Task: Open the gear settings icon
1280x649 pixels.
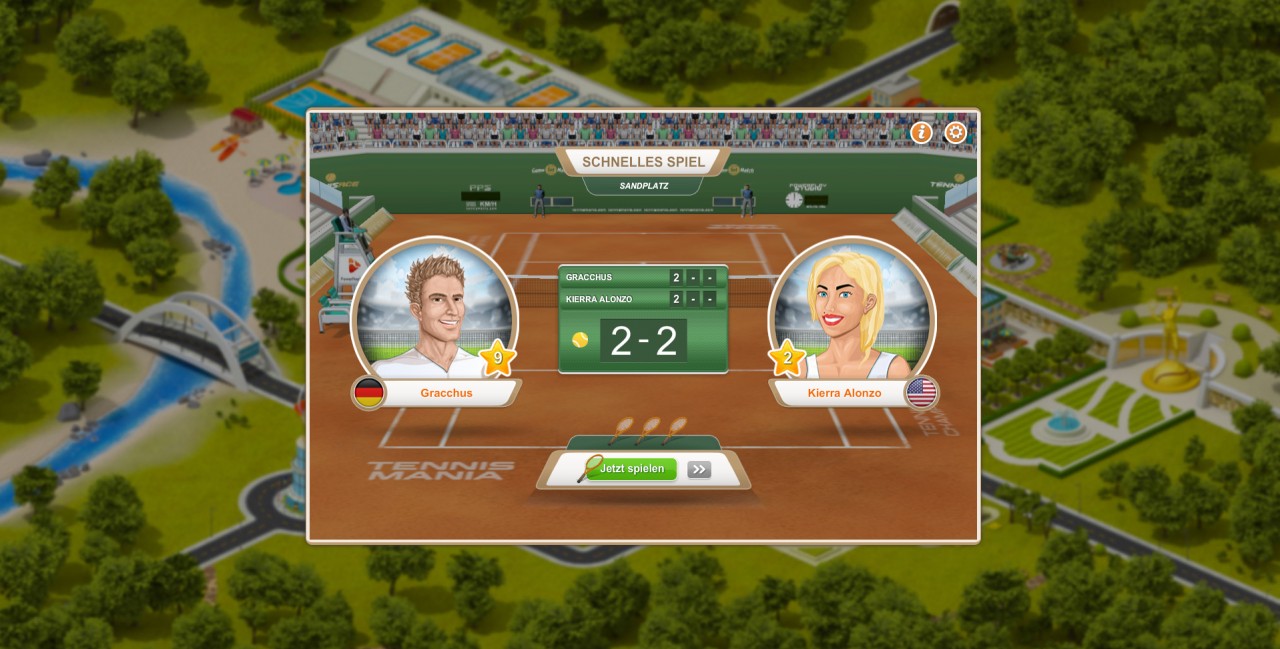Action: pyautogui.click(x=956, y=133)
